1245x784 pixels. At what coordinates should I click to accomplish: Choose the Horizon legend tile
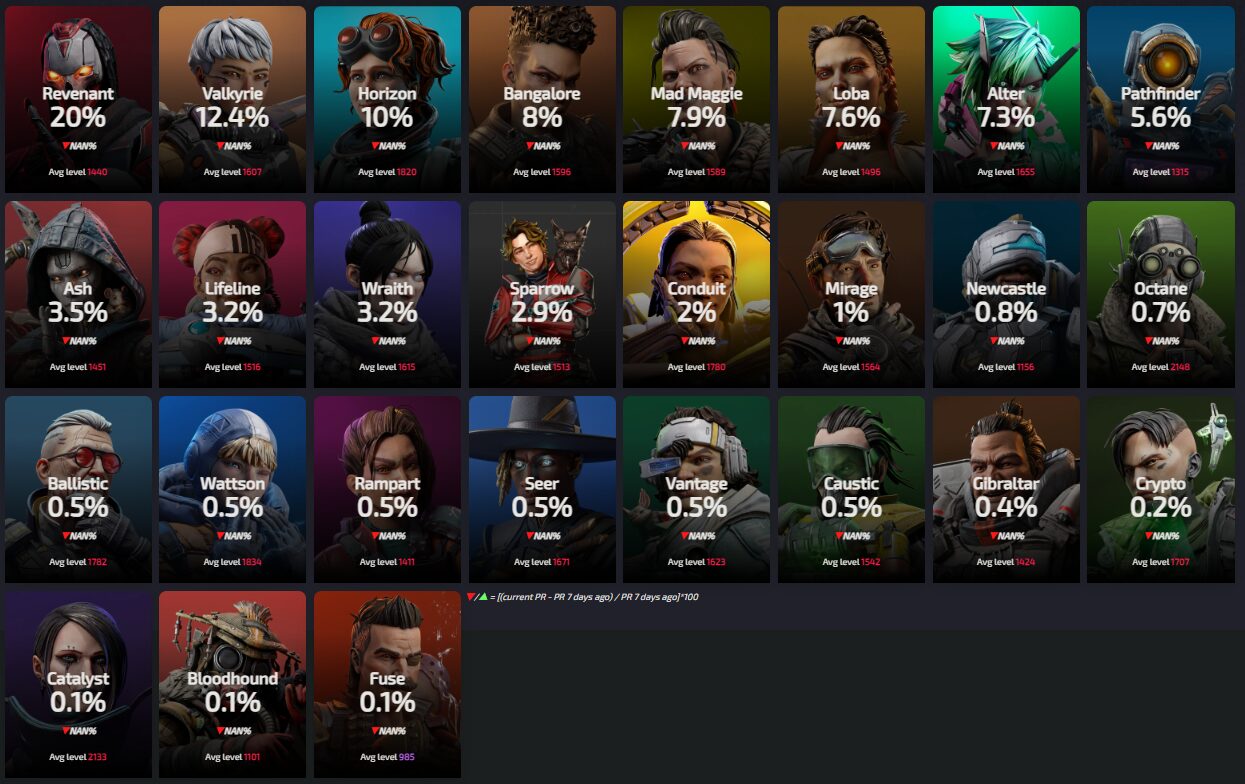[387, 100]
